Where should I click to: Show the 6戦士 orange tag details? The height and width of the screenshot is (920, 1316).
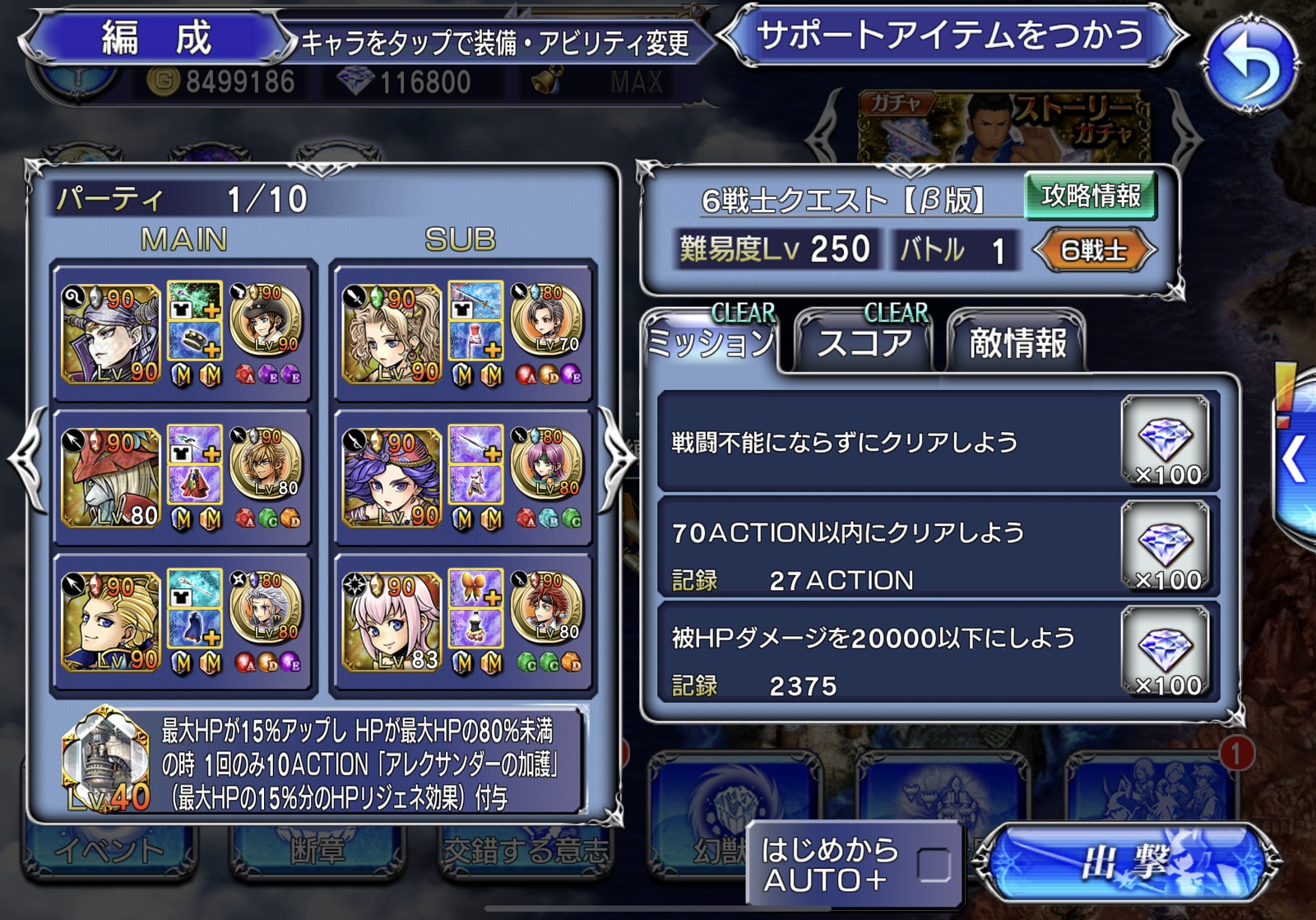1094,250
